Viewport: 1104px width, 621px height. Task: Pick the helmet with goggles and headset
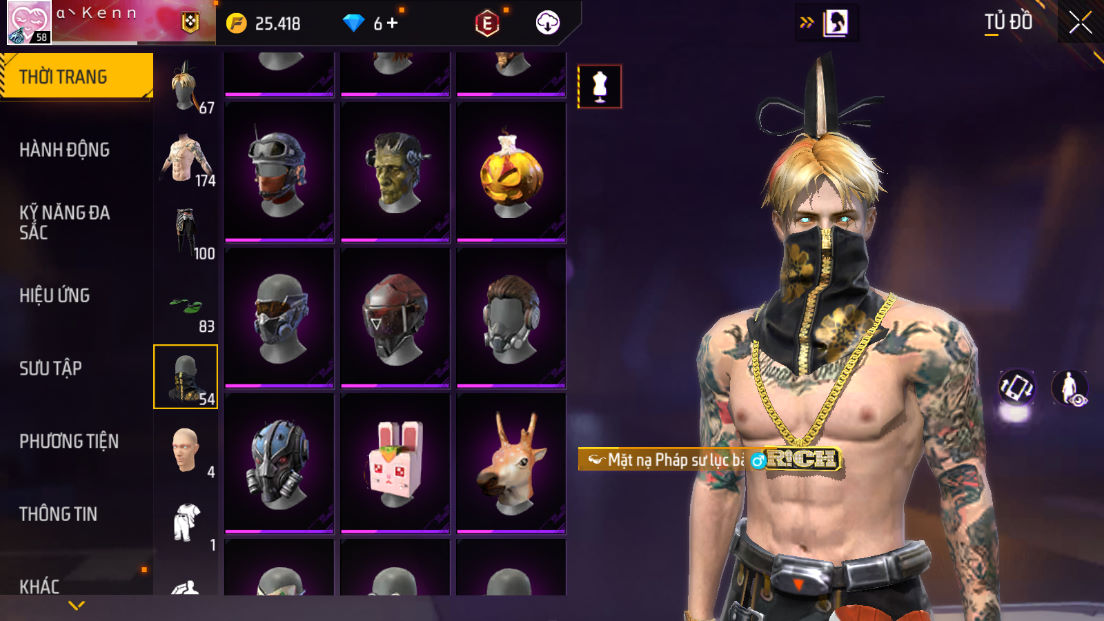coord(279,171)
